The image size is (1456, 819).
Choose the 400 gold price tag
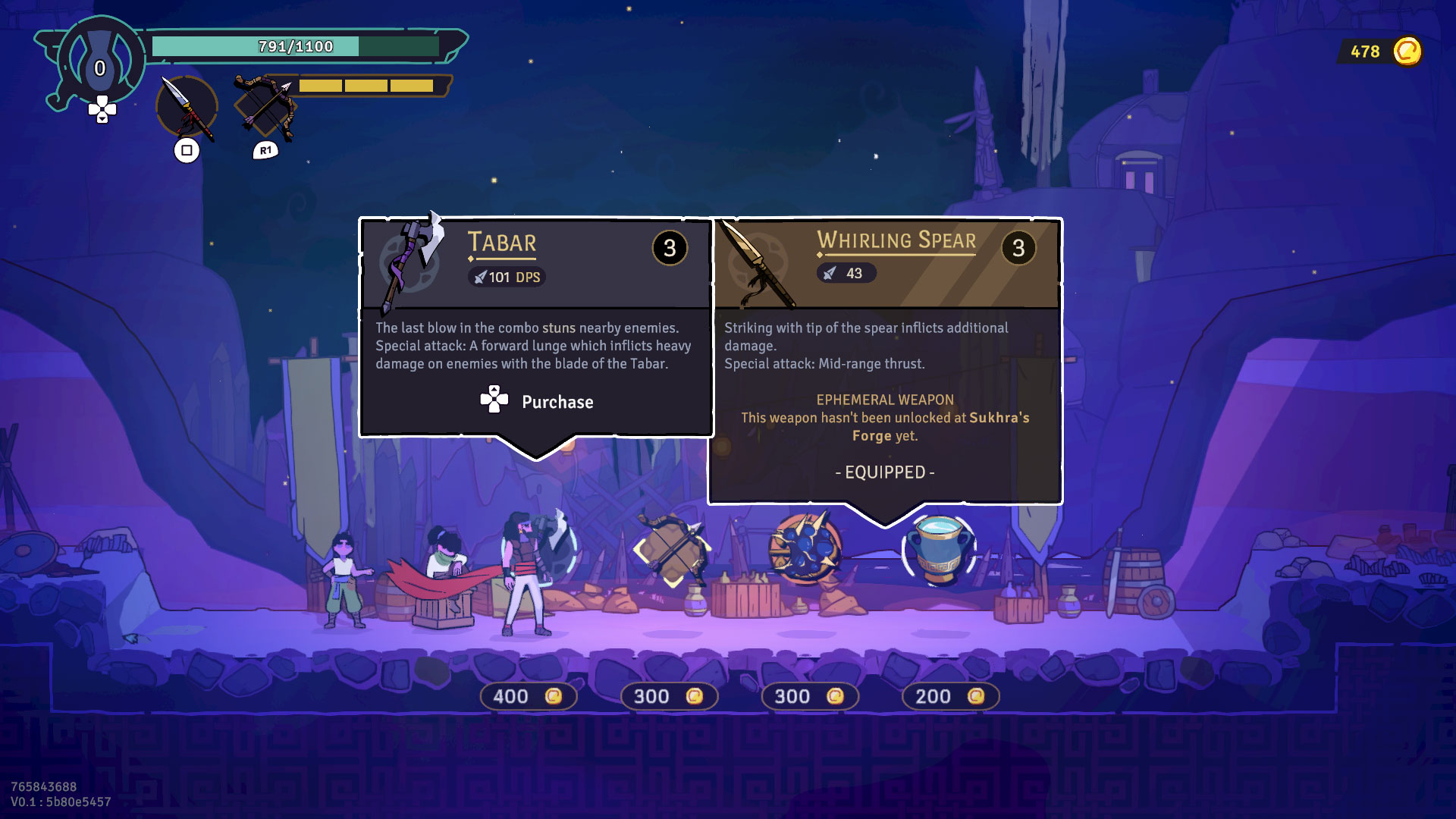pyautogui.click(x=528, y=696)
